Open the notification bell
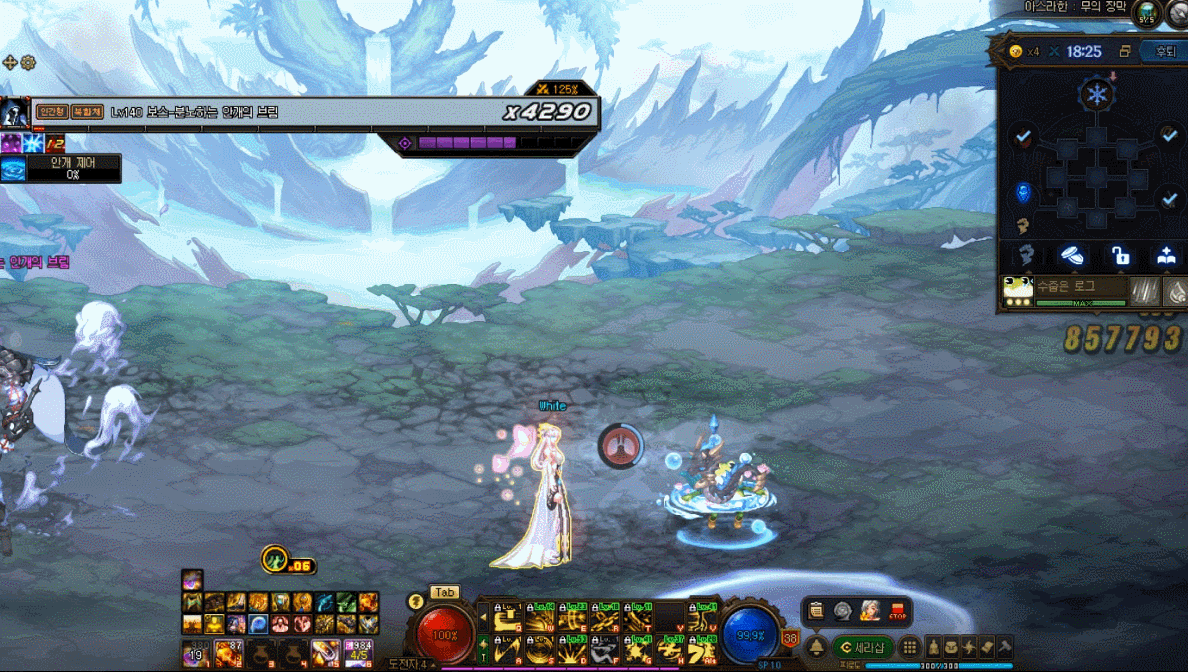The width and height of the screenshot is (1188, 672). pyautogui.click(x=816, y=647)
